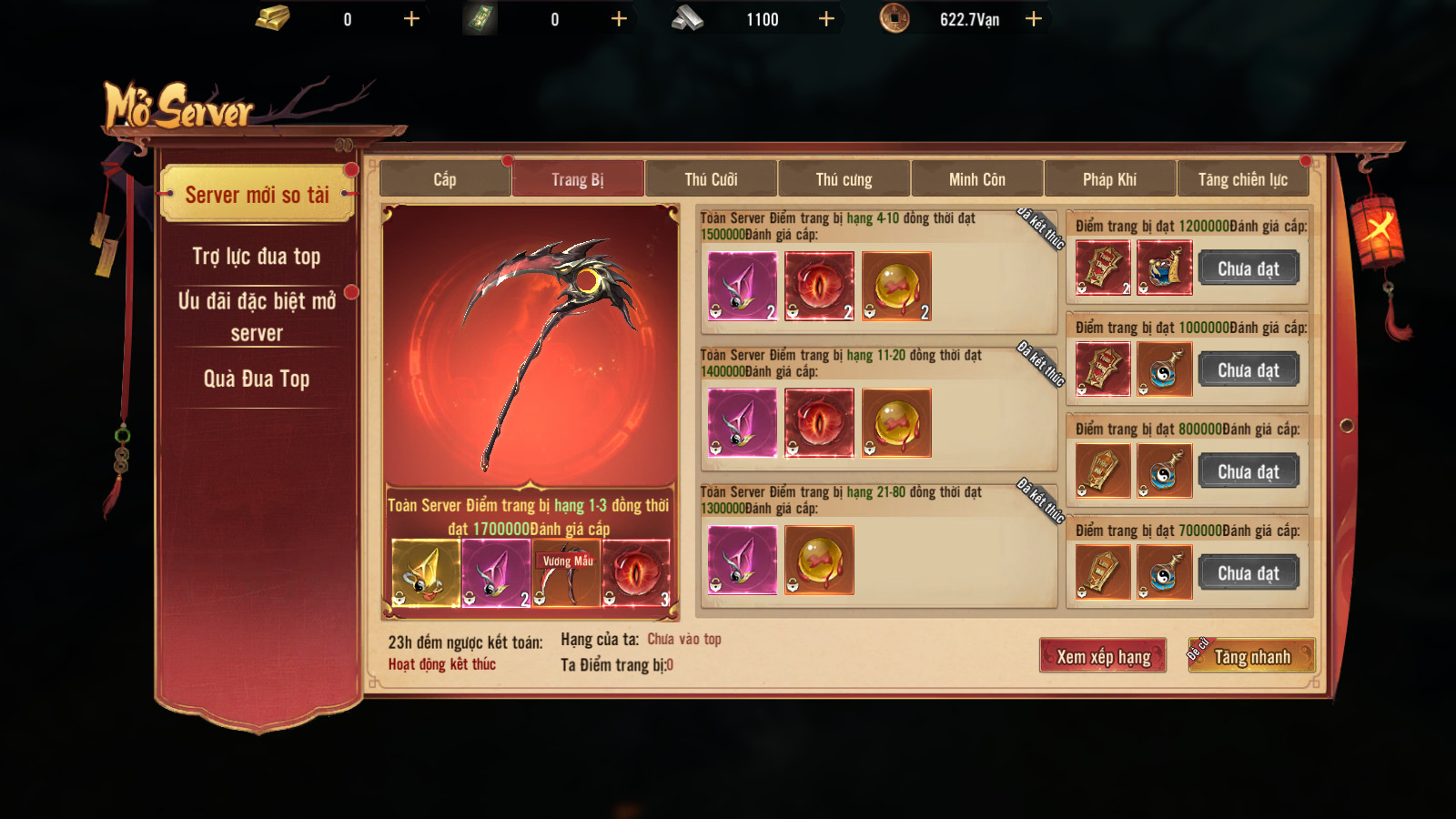Switch to the Thú cưng tab
This screenshot has width=1456, height=819.
(x=844, y=179)
